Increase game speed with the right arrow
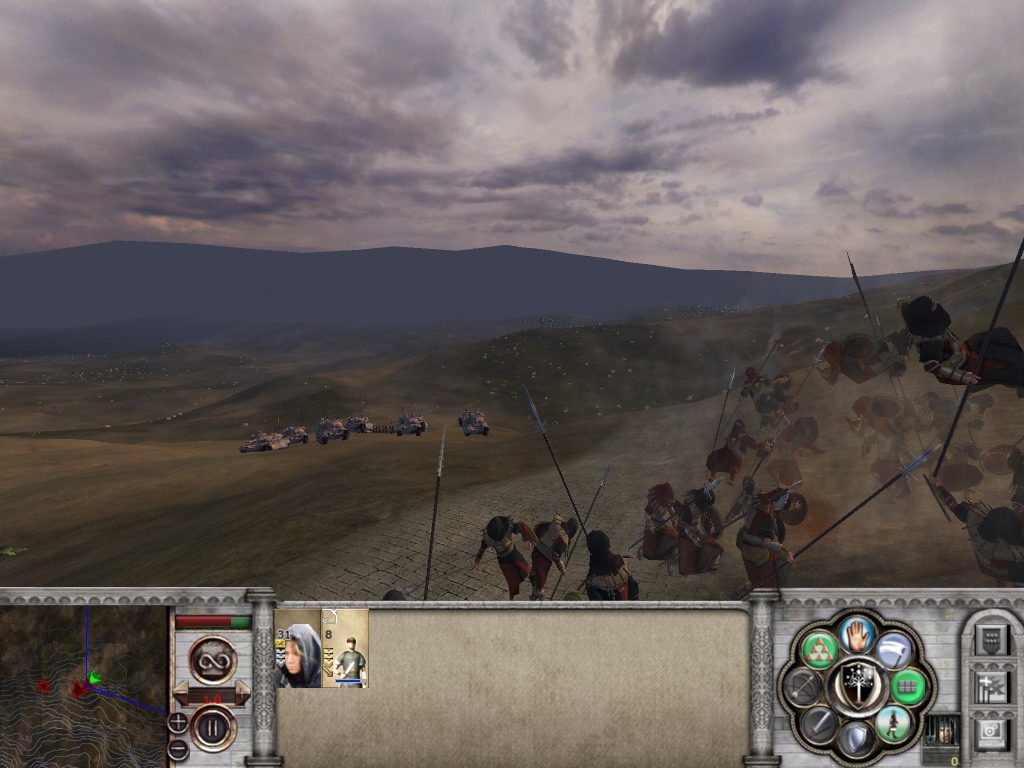This screenshot has width=1024, height=768. point(241,693)
